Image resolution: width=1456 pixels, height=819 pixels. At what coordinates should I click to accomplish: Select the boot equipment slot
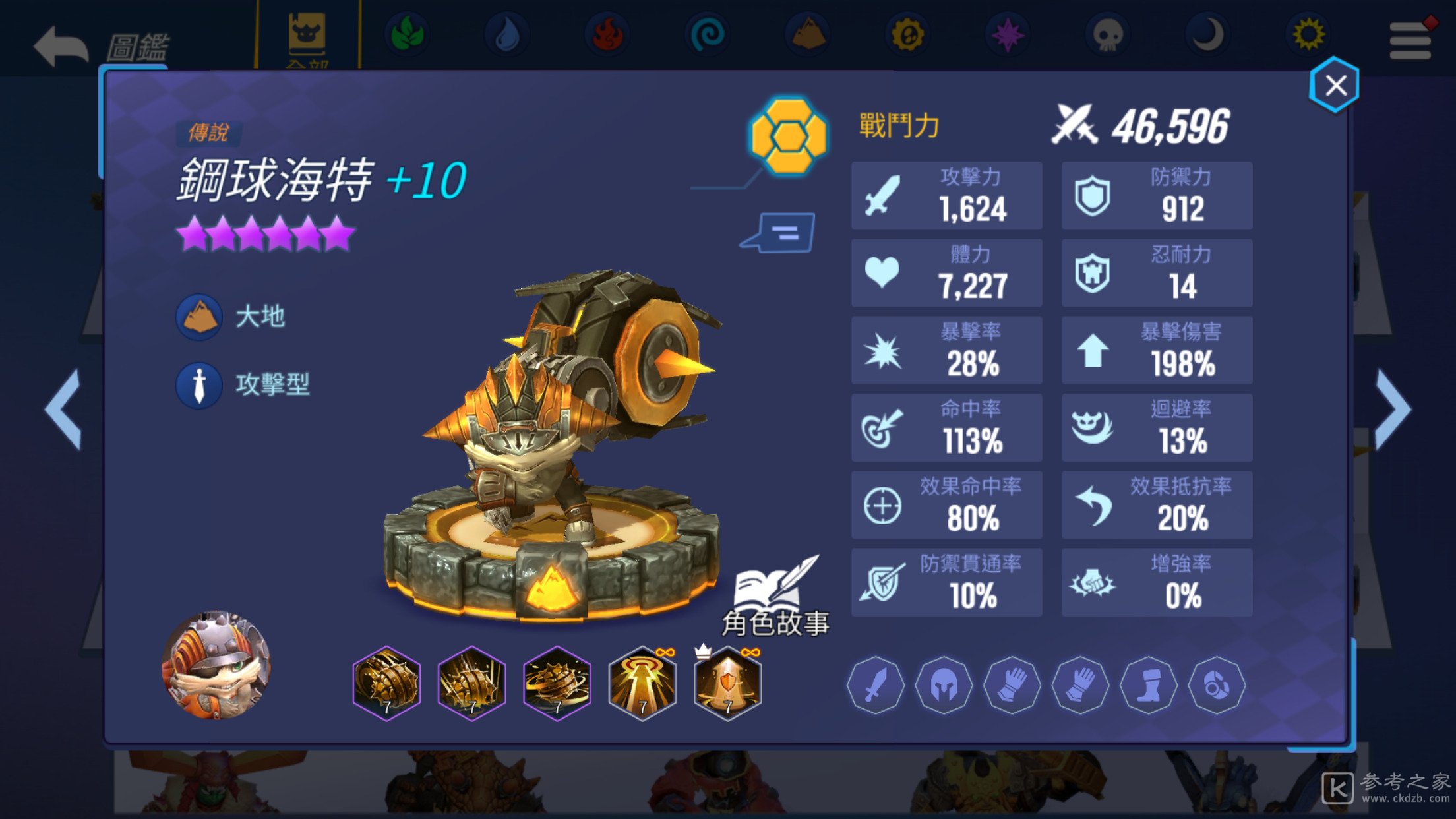pos(1148,686)
